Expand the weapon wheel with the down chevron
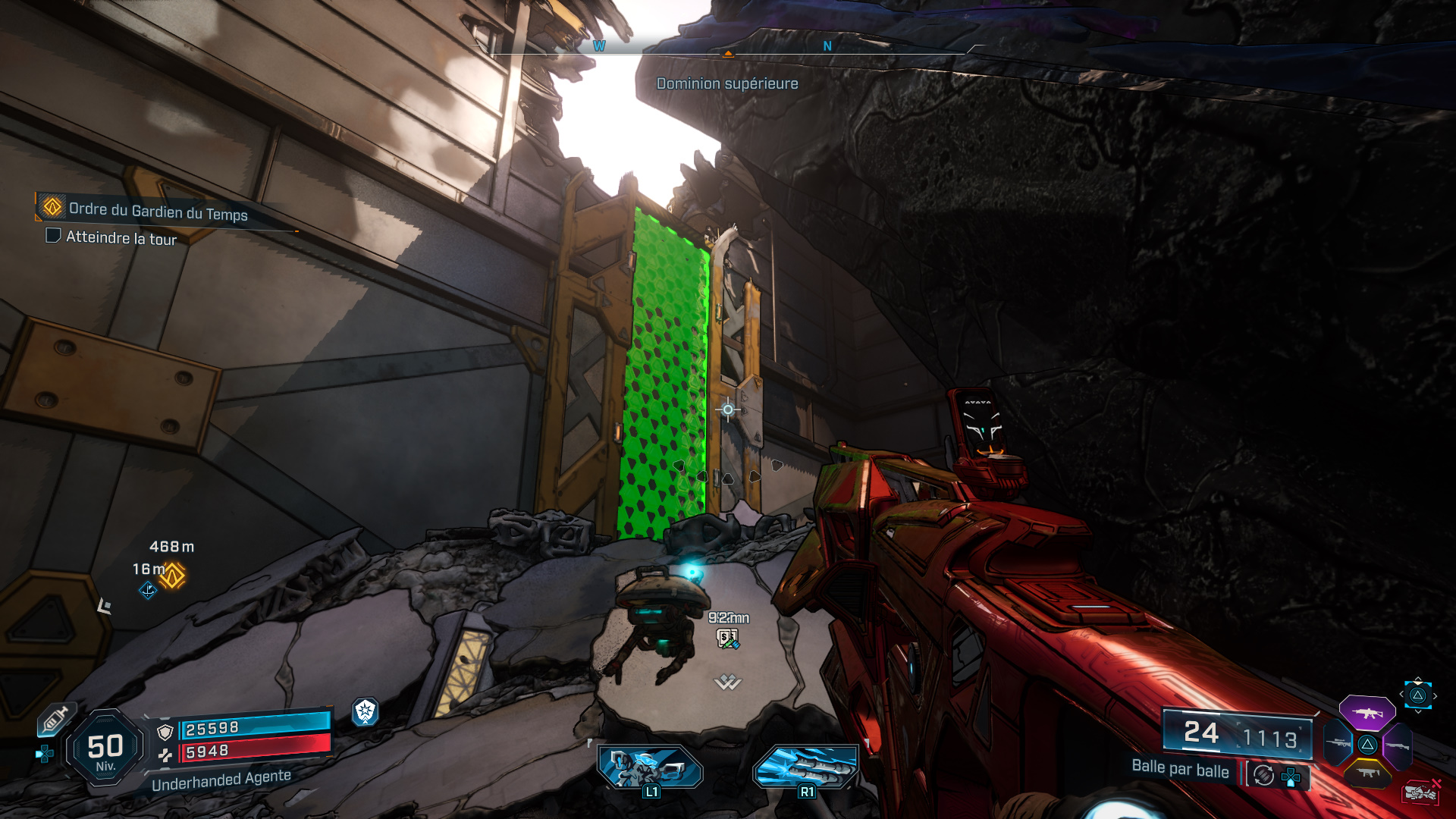1456x819 pixels. pyautogui.click(x=1418, y=711)
